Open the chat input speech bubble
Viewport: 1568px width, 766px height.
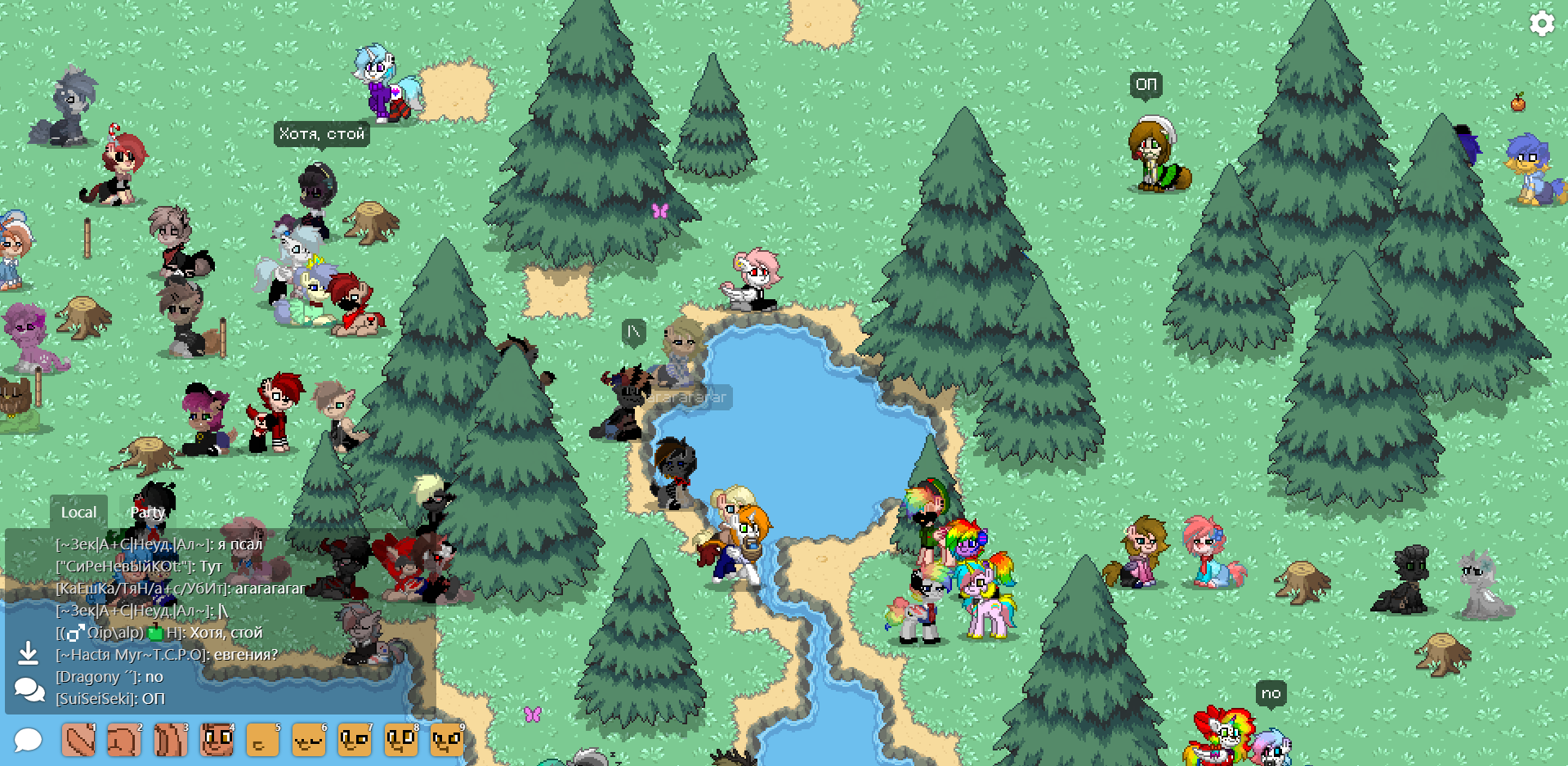point(28,740)
